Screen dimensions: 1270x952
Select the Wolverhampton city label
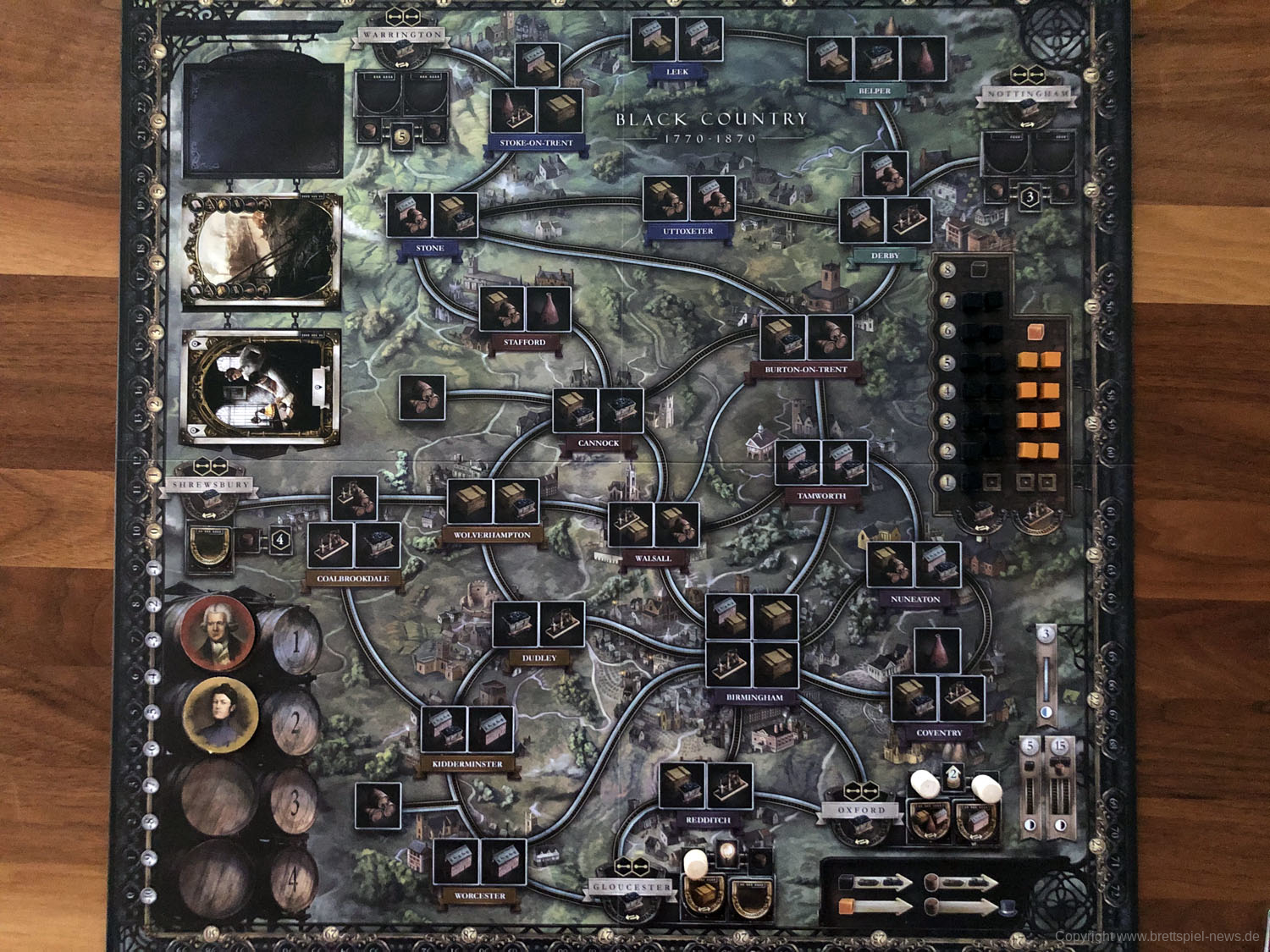click(x=492, y=535)
